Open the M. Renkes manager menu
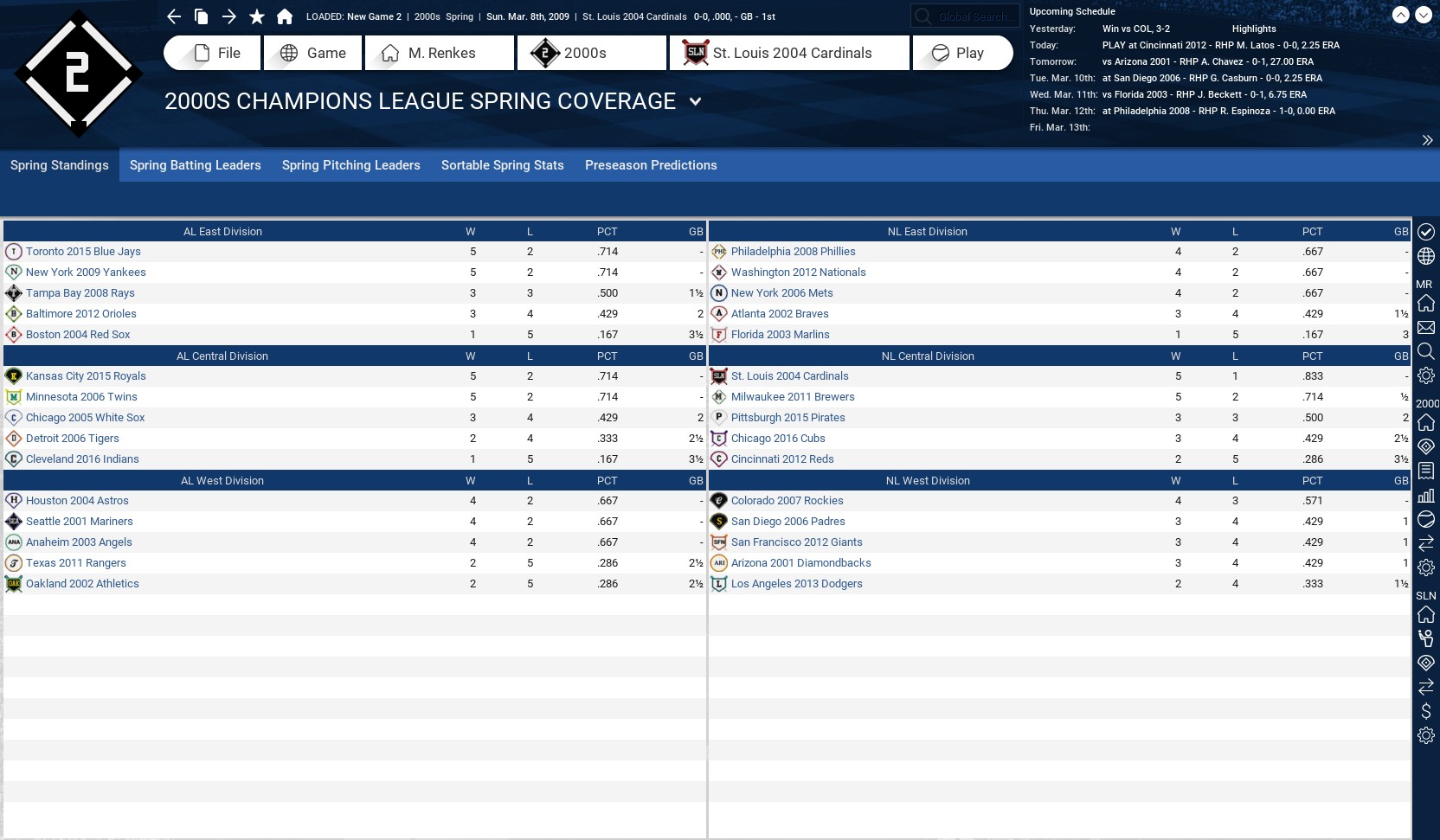Screen dimensions: 1440x840 (440, 53)
